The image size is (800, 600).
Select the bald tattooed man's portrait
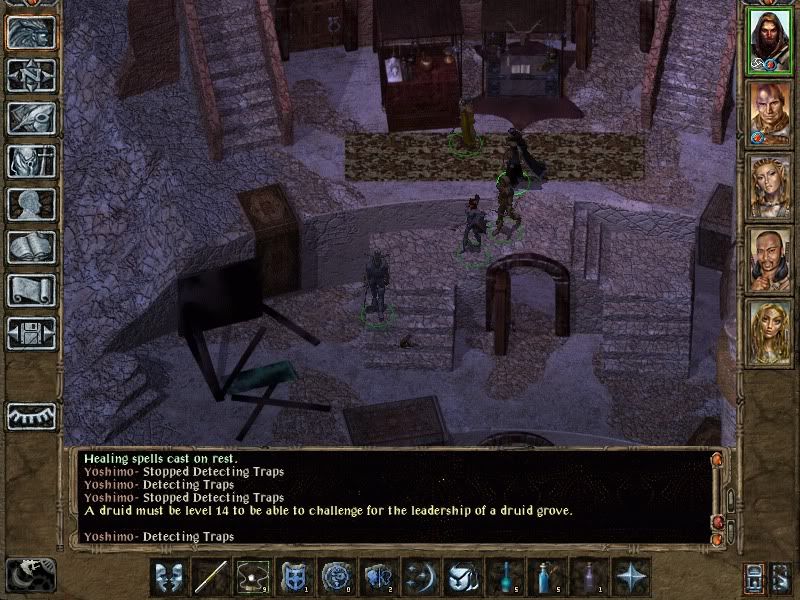tap(769, 113)
